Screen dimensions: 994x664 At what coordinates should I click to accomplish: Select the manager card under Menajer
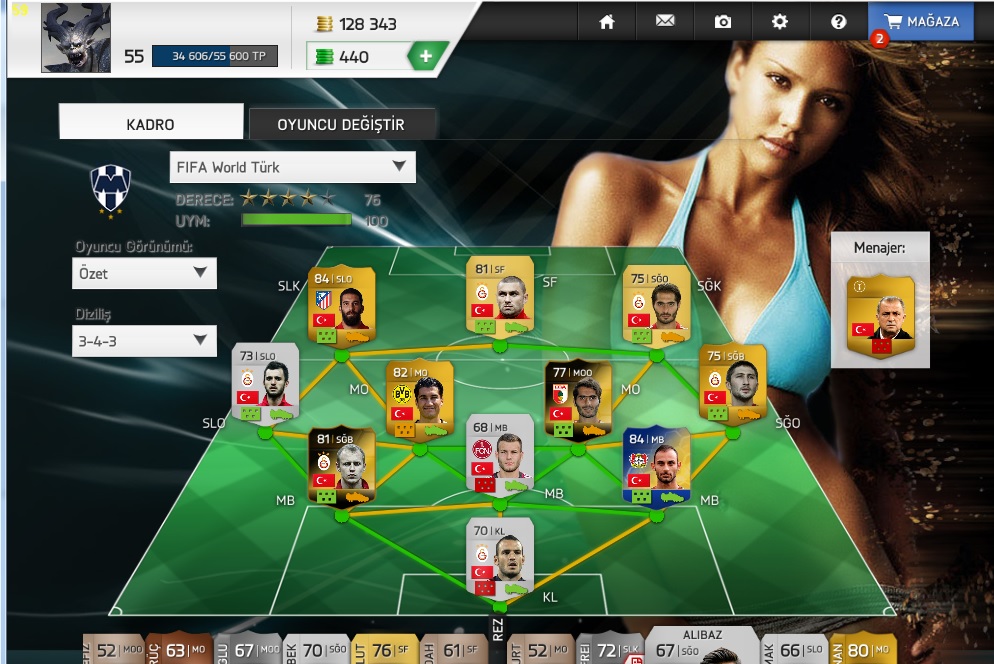pyautogui.click(x=880, y=314)
